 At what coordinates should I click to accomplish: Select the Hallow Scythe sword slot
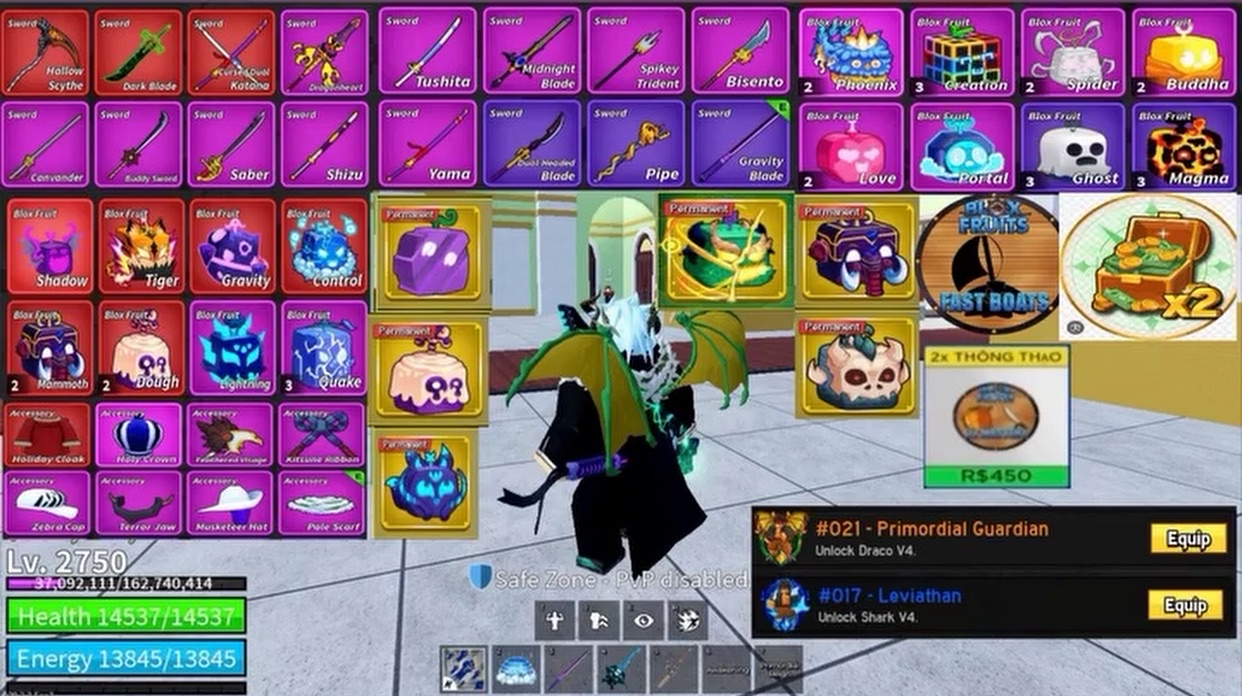pos(46,52)
